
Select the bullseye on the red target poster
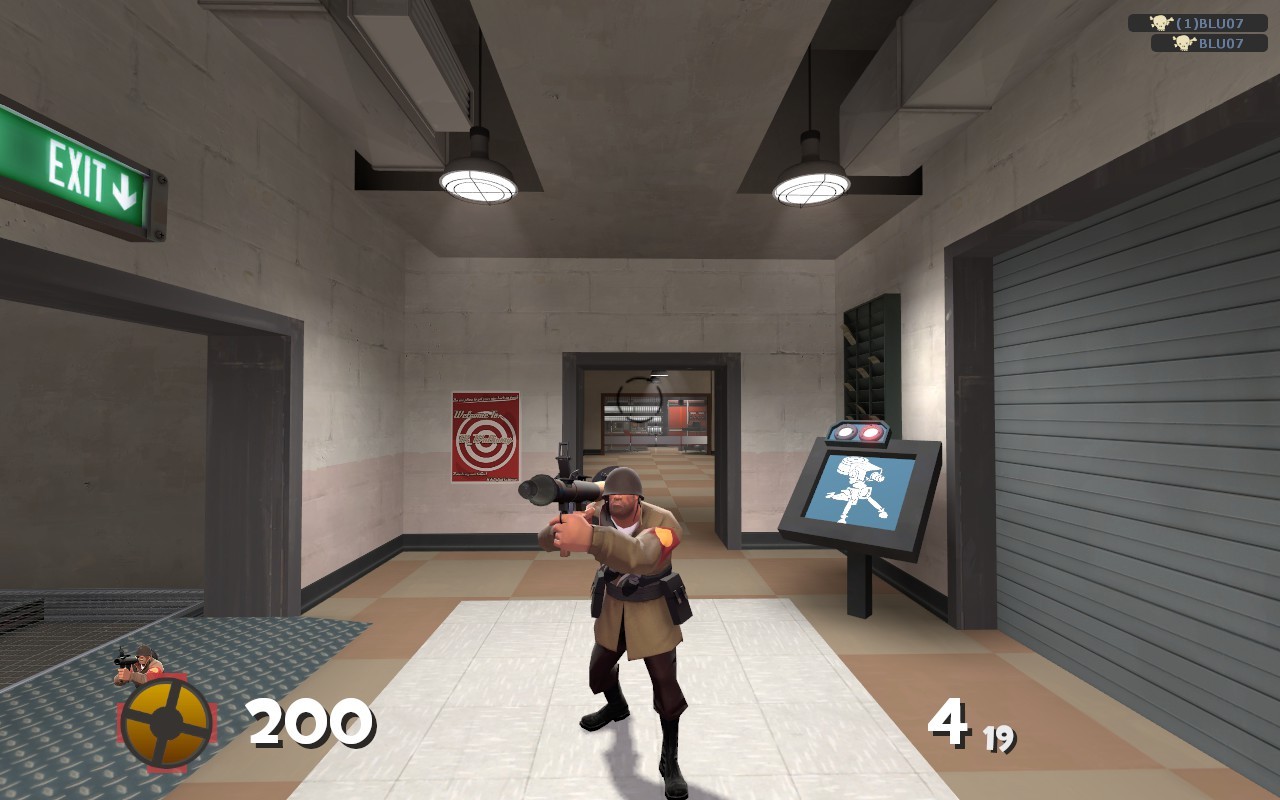(x=483, y=438)
